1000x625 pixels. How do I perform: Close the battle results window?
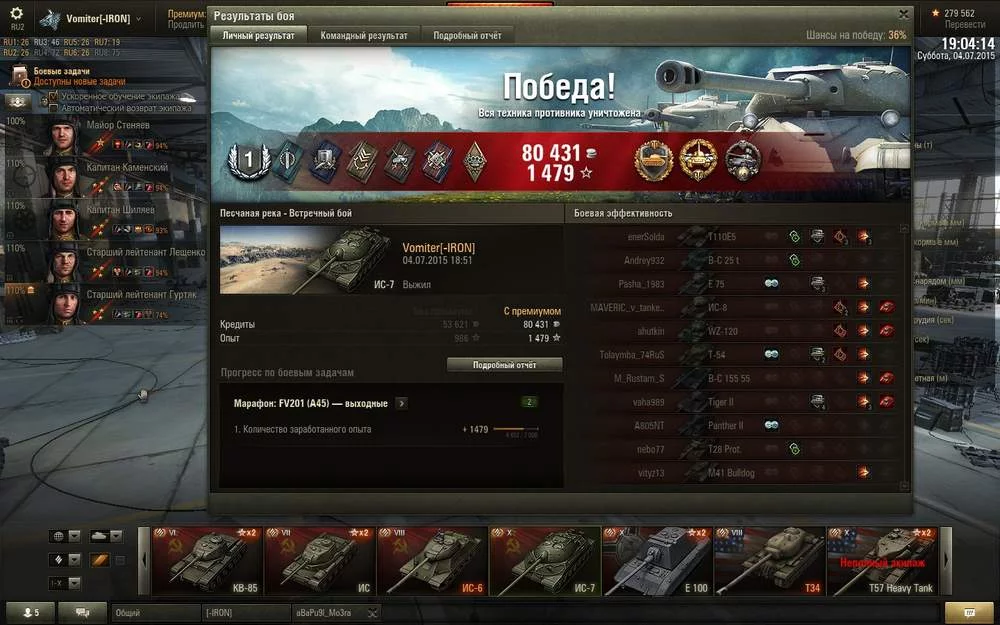click(904, 14)
